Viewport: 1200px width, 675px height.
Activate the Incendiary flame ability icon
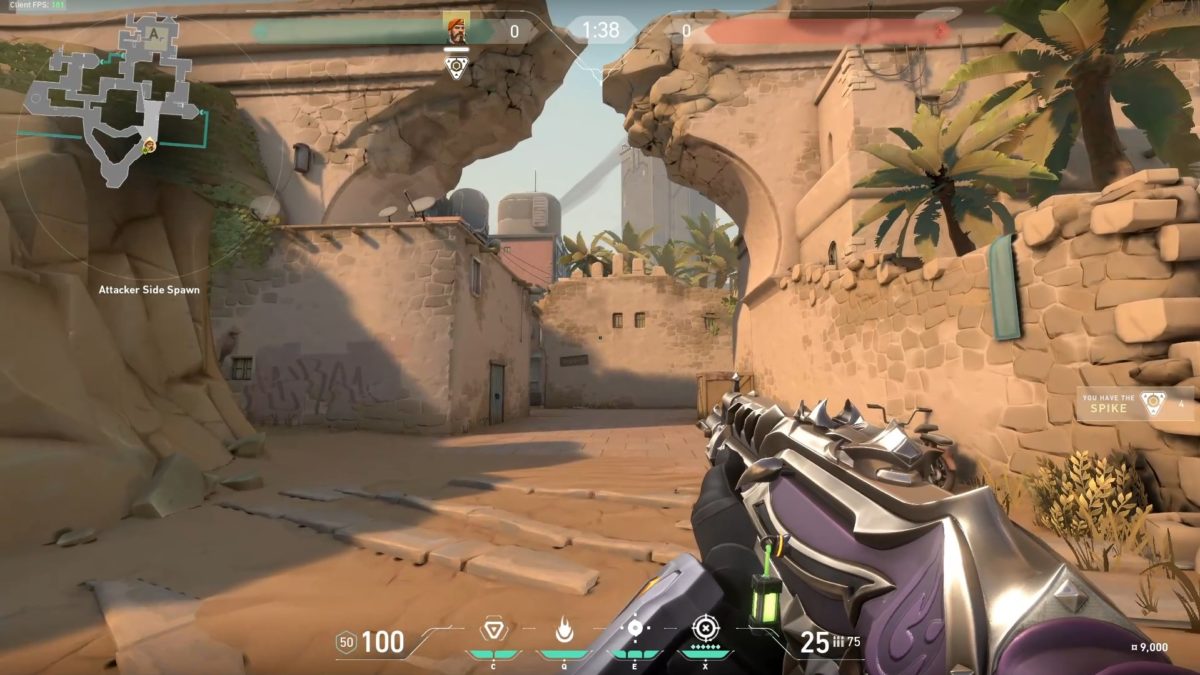click(x=563, y=629)
